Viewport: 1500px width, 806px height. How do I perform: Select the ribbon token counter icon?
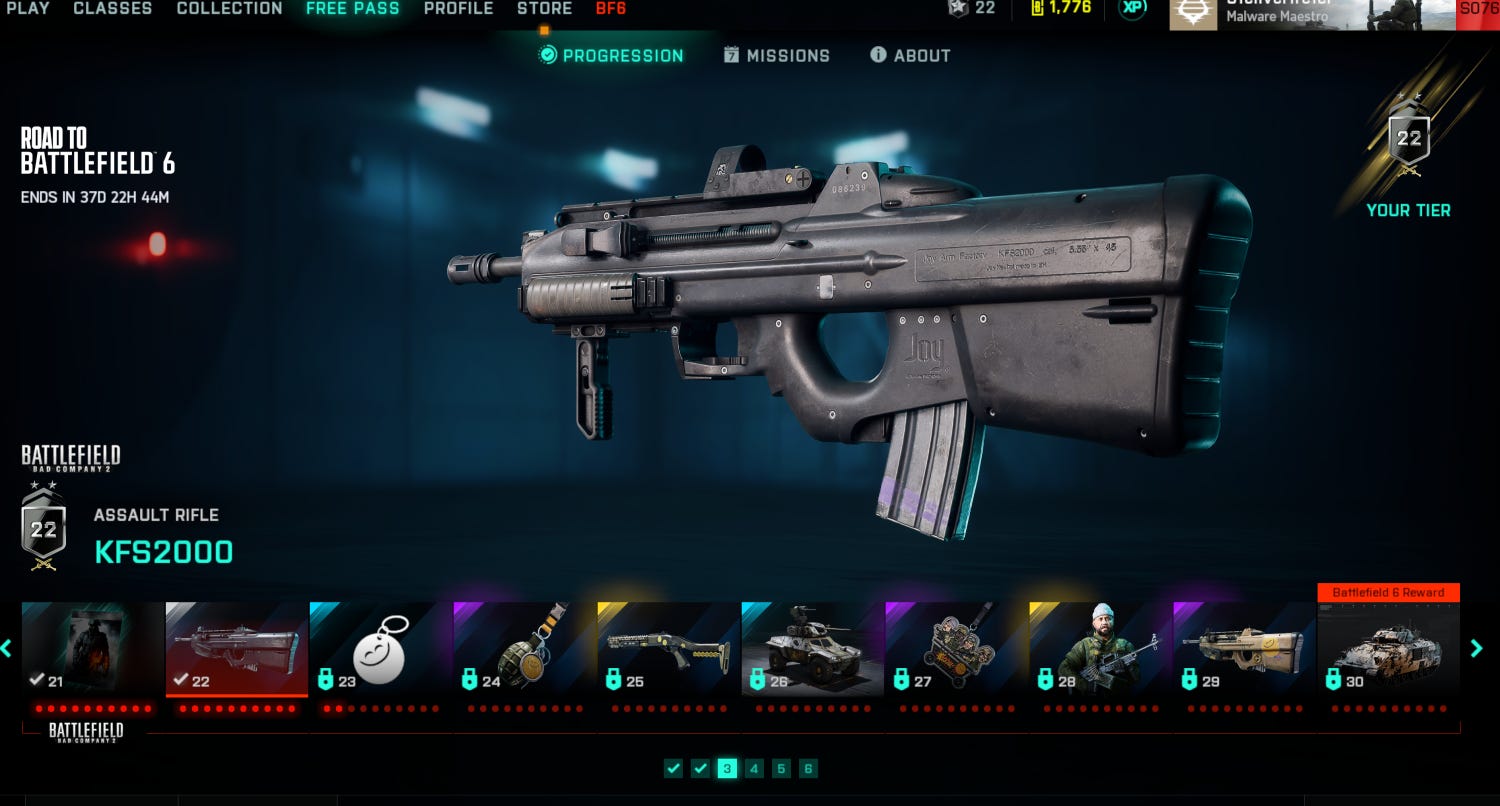[x=957, y=9]
